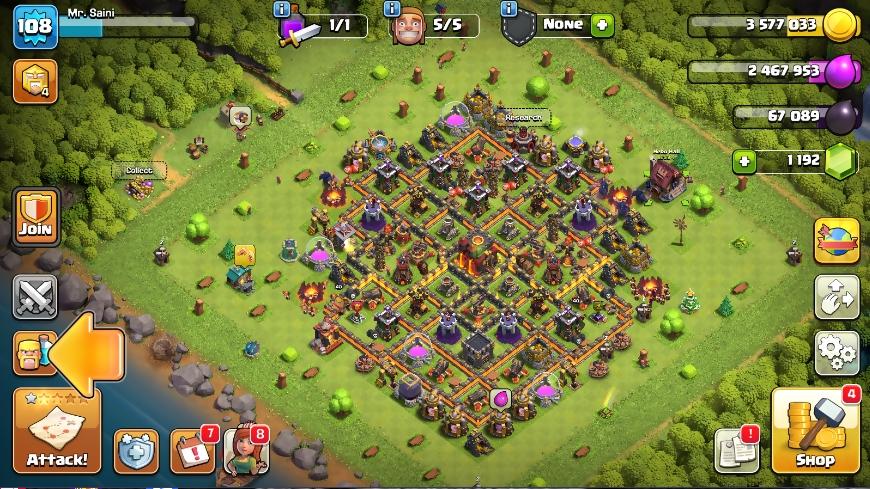Open the blue shield plus icon
The width and height of the screenshot is (870, 489).
click(136, 451)
